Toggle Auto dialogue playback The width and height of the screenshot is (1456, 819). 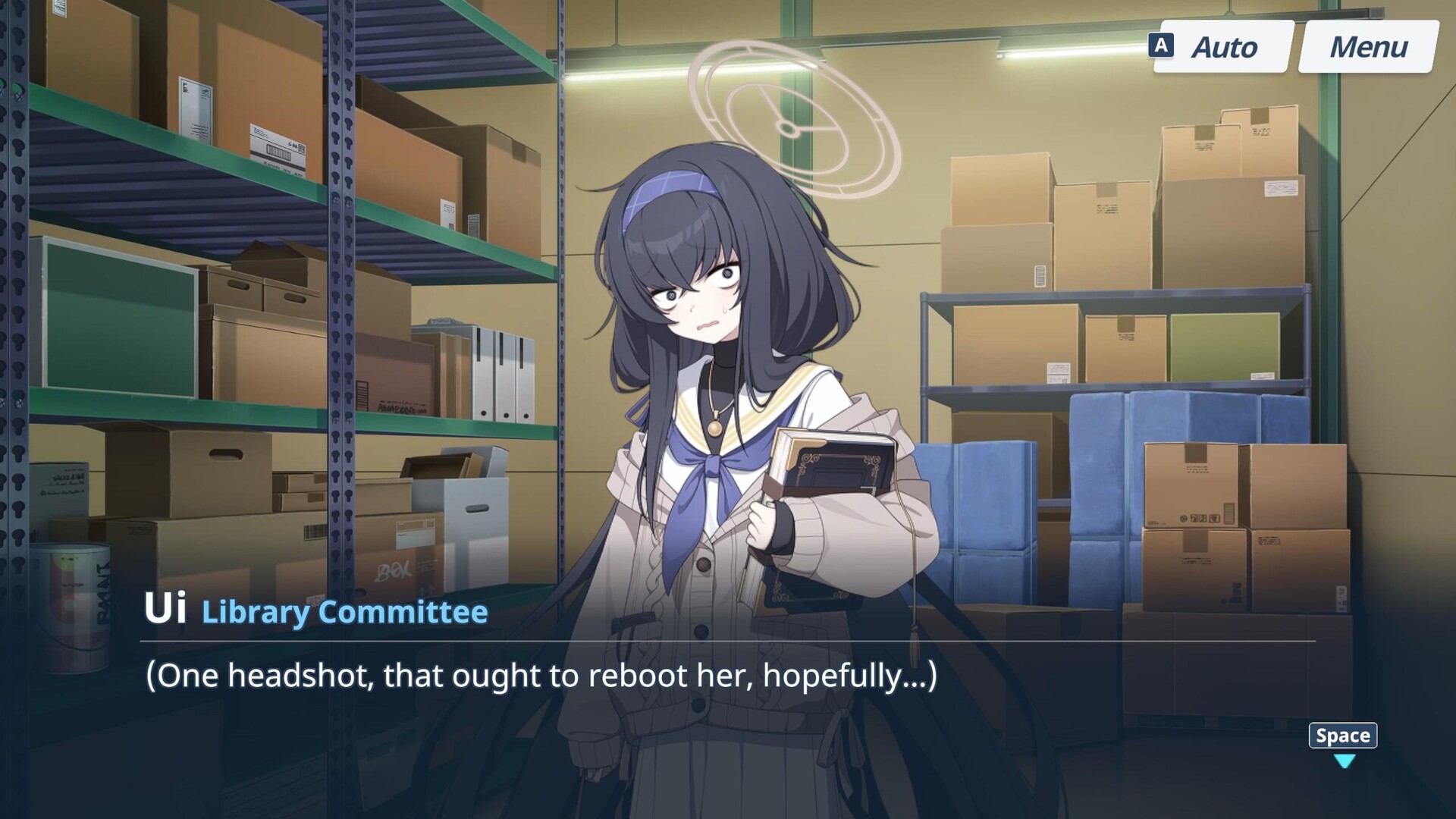1222,47
